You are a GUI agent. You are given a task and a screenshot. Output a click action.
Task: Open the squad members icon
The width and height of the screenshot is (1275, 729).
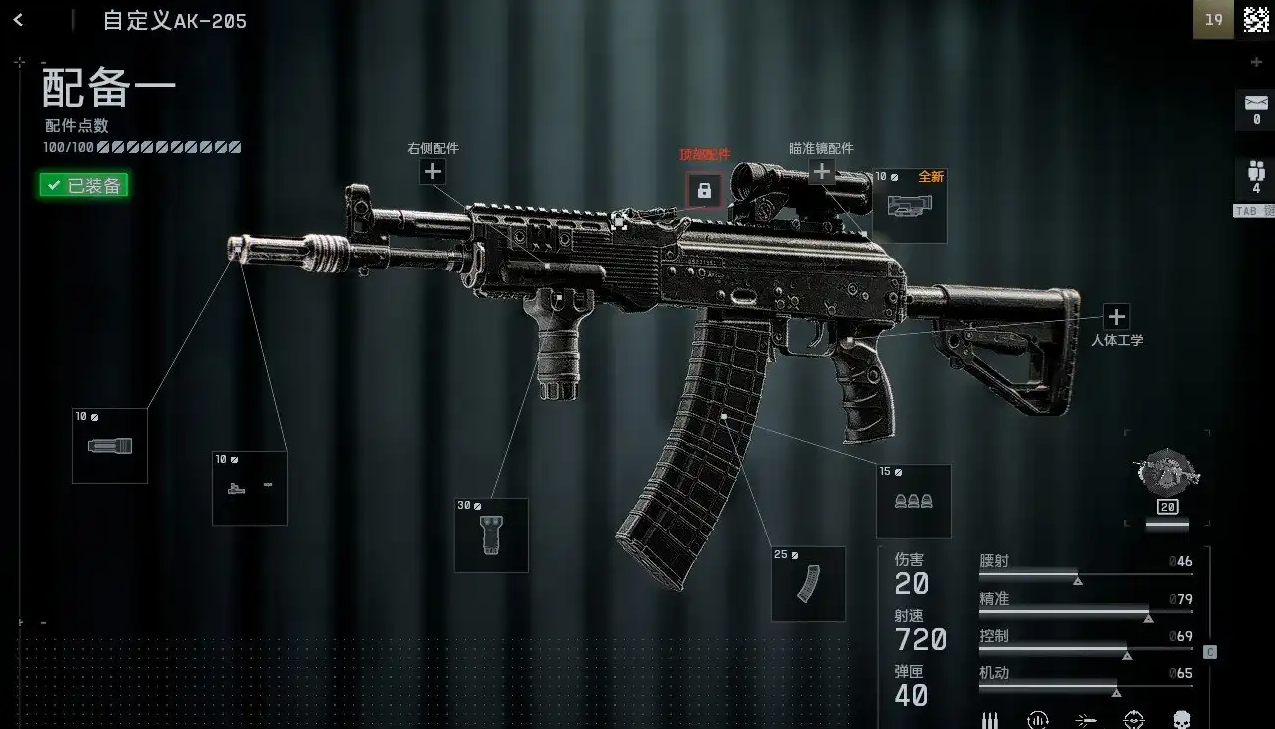[1256, 173]
